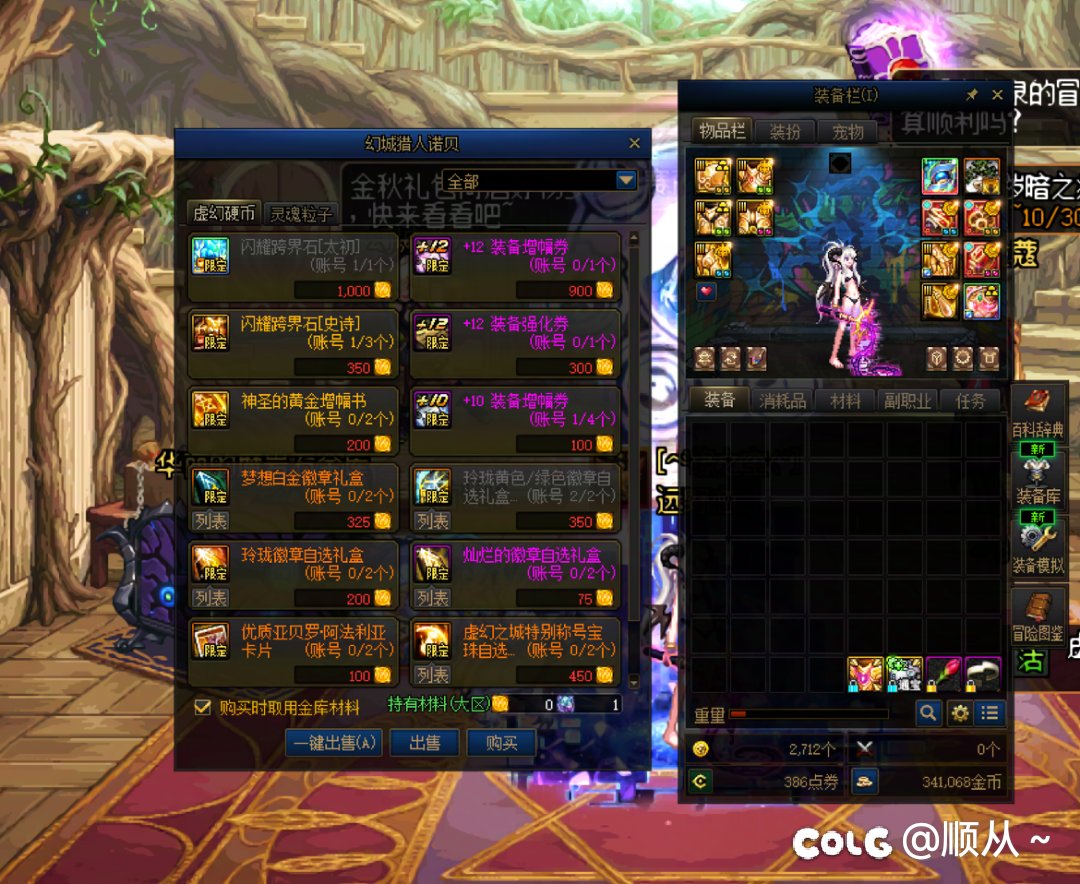This screenshot has width=1080, height=884.
Task: Open the 全部 category dropdown
Action: (626, 181)
